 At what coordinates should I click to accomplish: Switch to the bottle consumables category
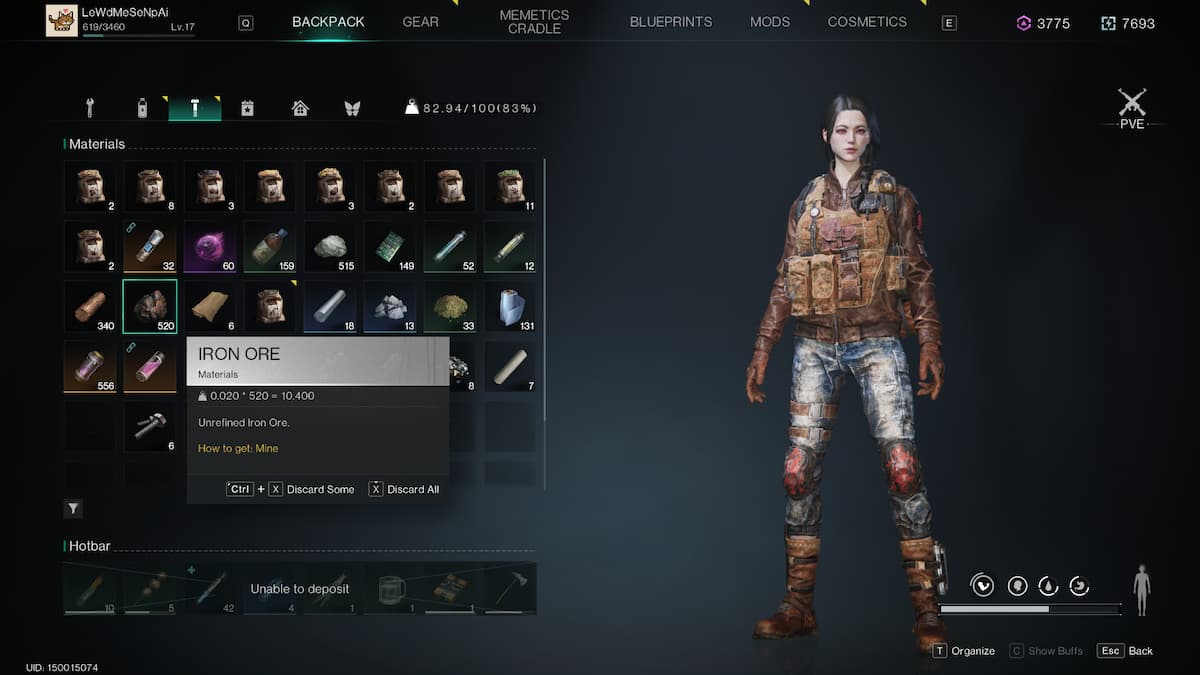click(x=142, y=108)
